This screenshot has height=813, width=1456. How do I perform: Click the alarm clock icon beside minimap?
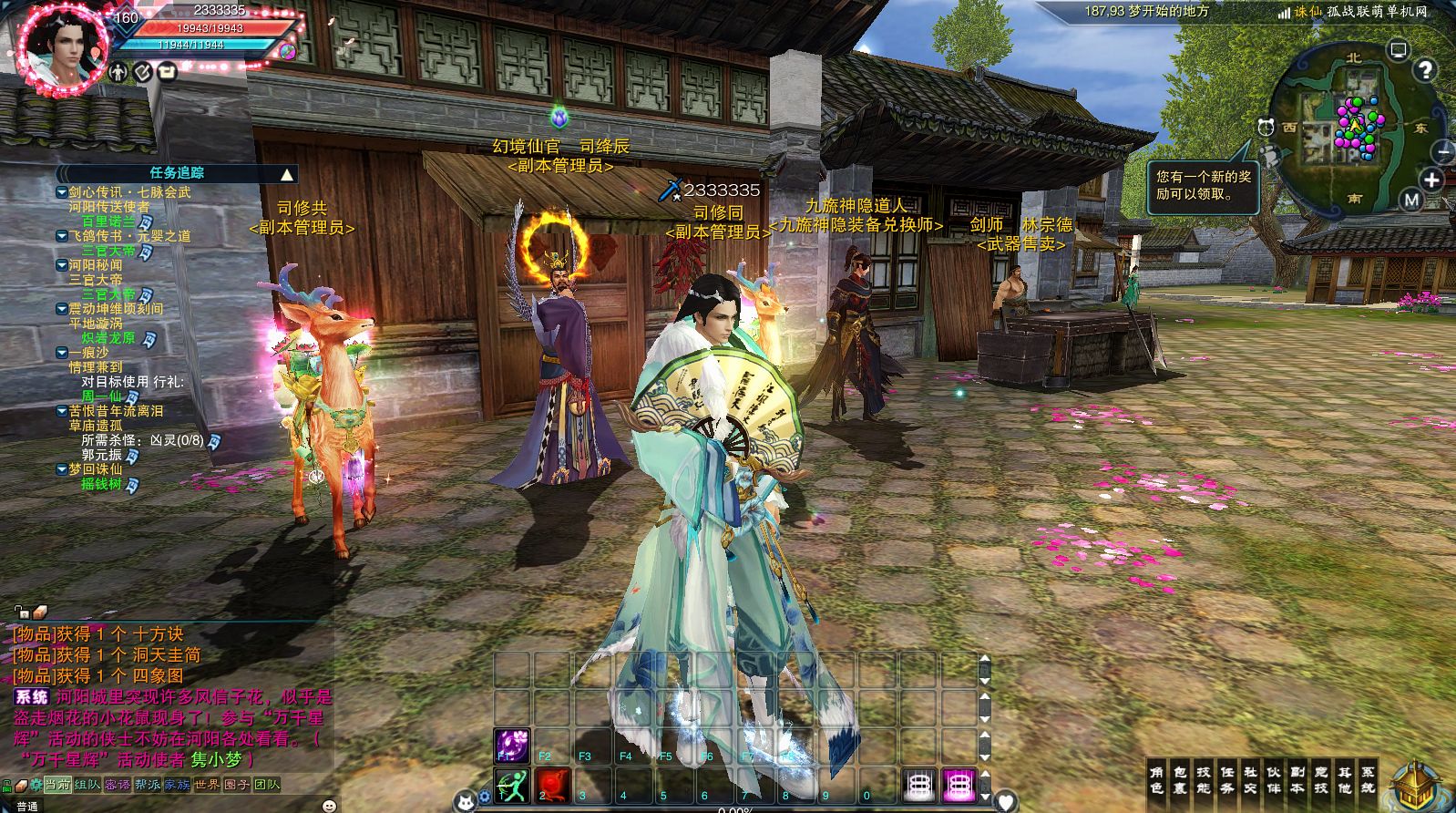click(1266, 127)
